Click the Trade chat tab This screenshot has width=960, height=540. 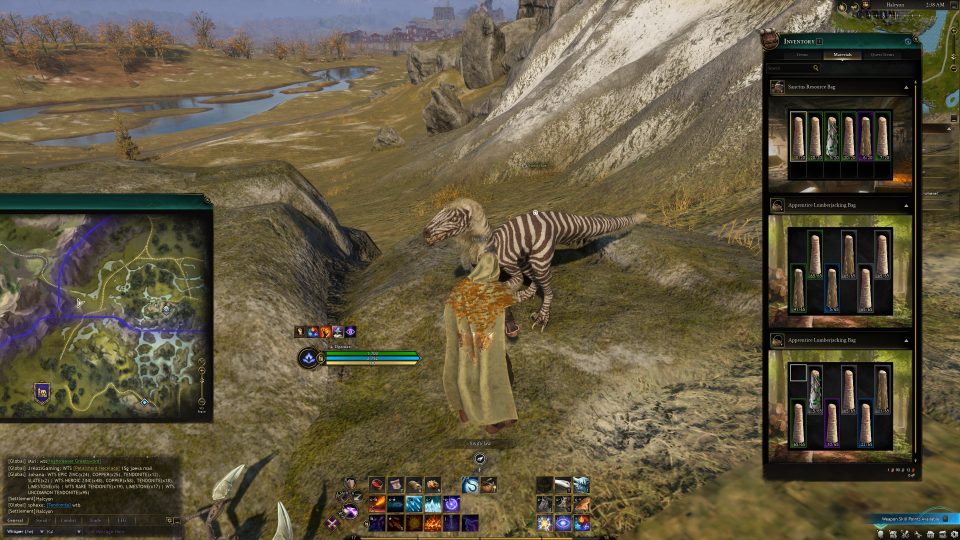point(95,520)
